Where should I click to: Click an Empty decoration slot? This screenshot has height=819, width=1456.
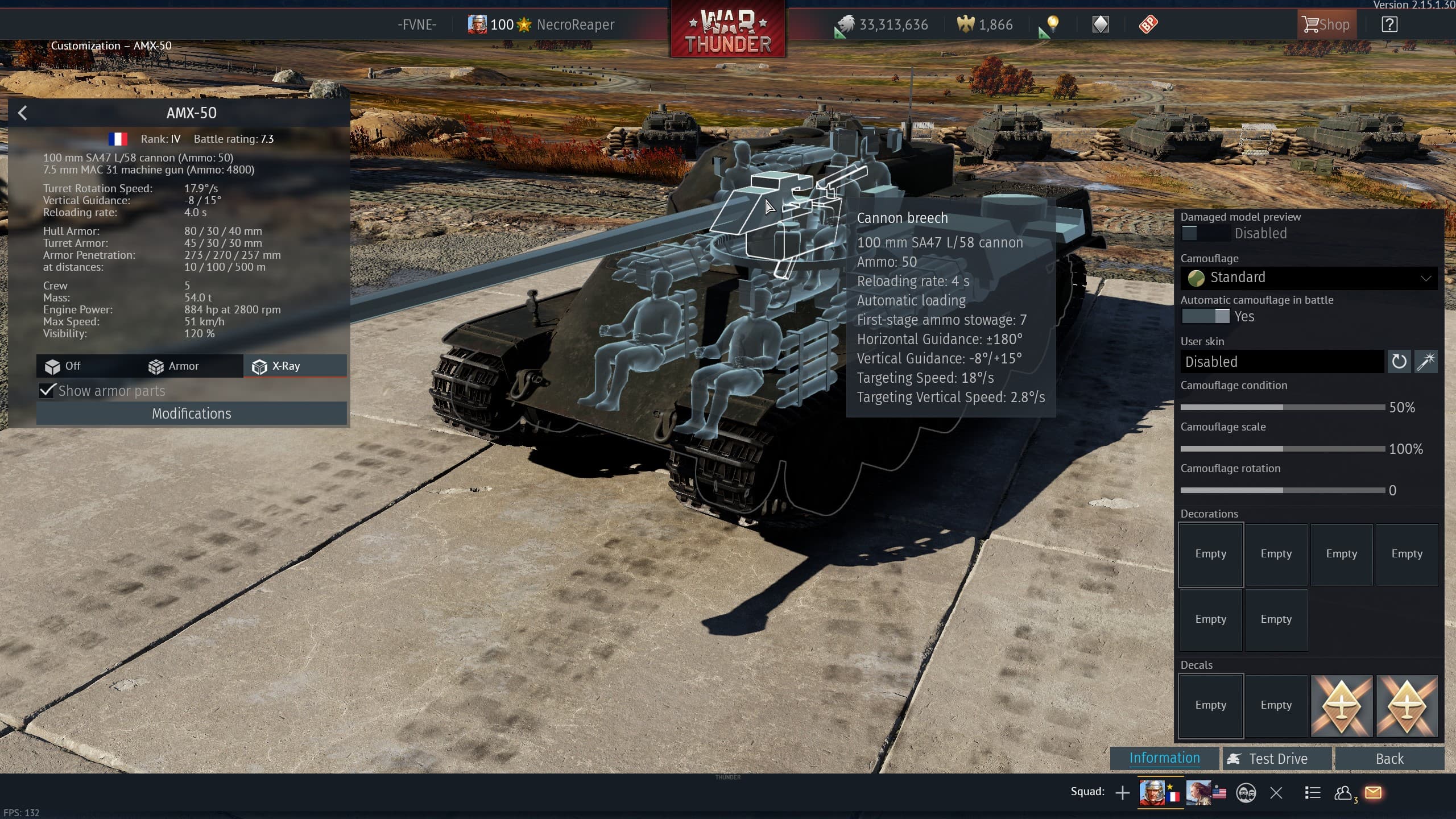(1210, 554)
